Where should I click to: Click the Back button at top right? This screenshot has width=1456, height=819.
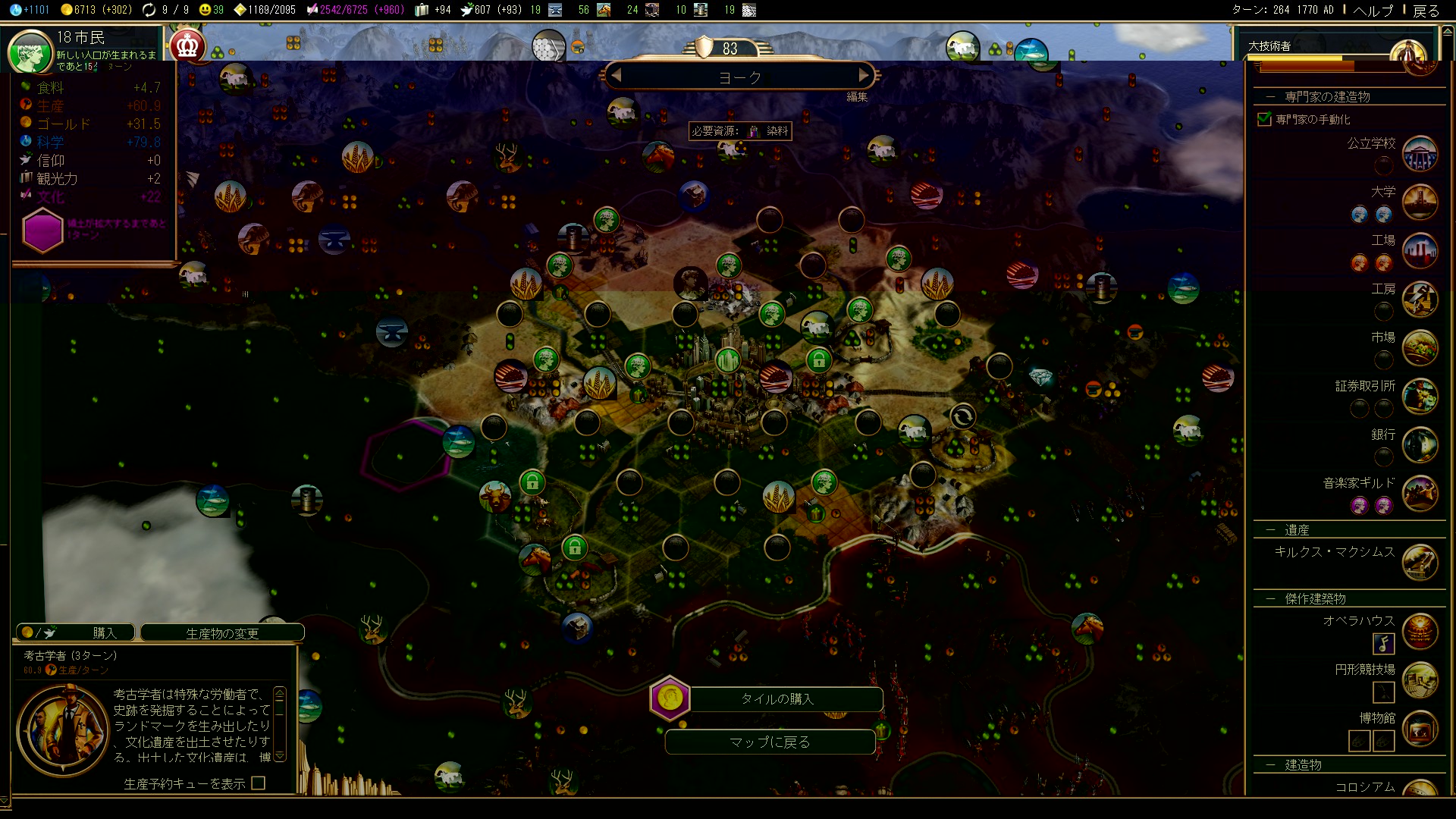pyautogui.click(x=1426, y=10)
